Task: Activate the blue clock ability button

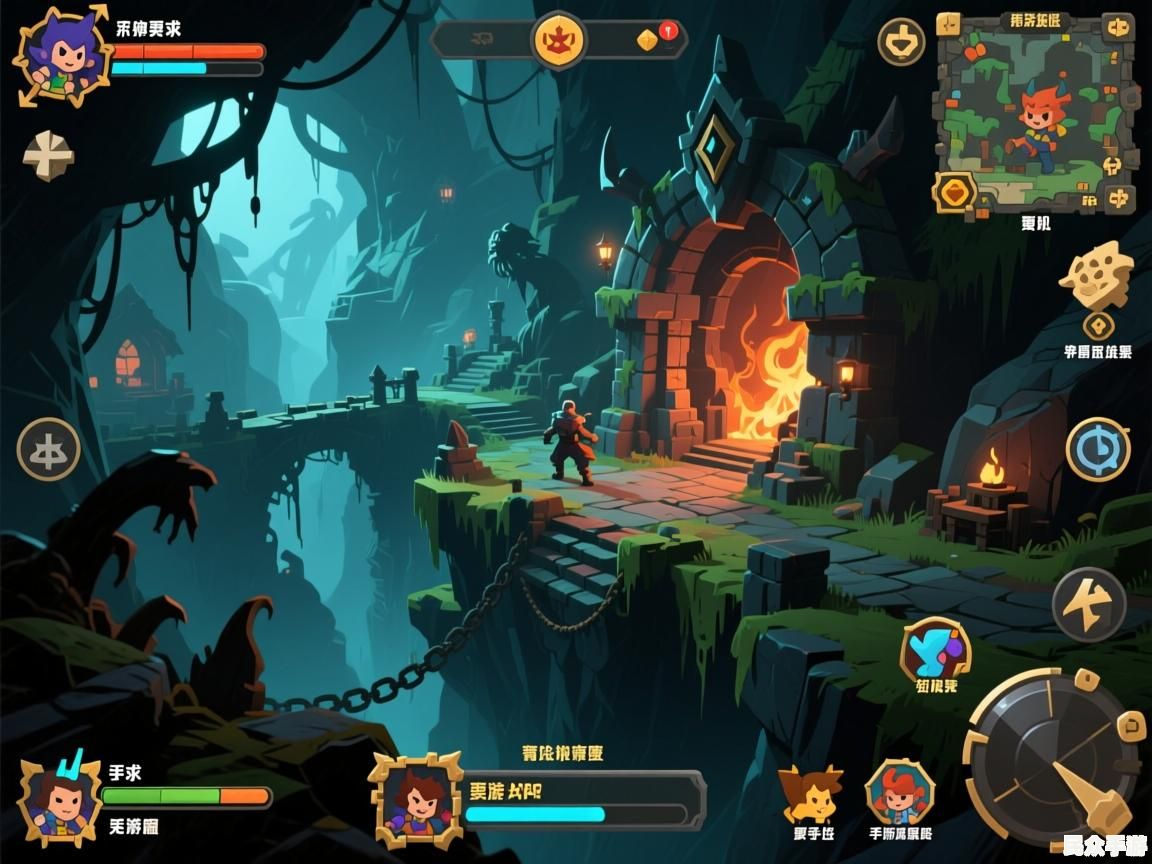Action: [x=1098, y=449]
